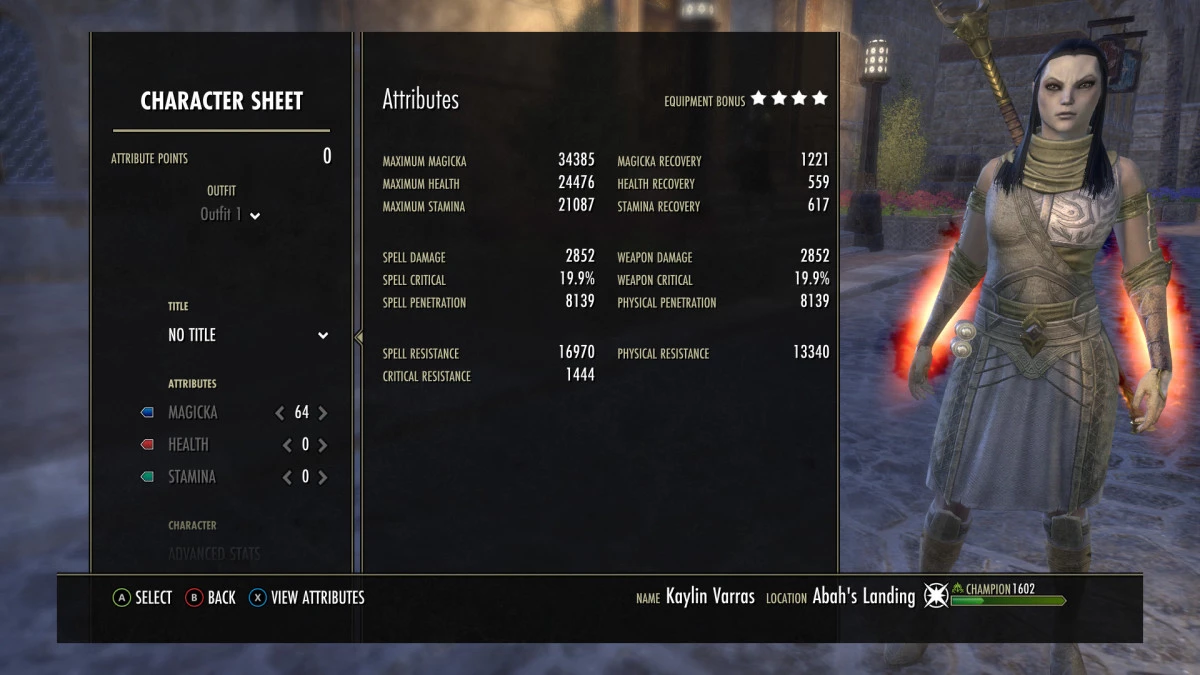Image resolution: width=1200 pixels, height=675 pixels.
Task: Increase Magicka attribute with right arrow
Action: coord(323,413)
